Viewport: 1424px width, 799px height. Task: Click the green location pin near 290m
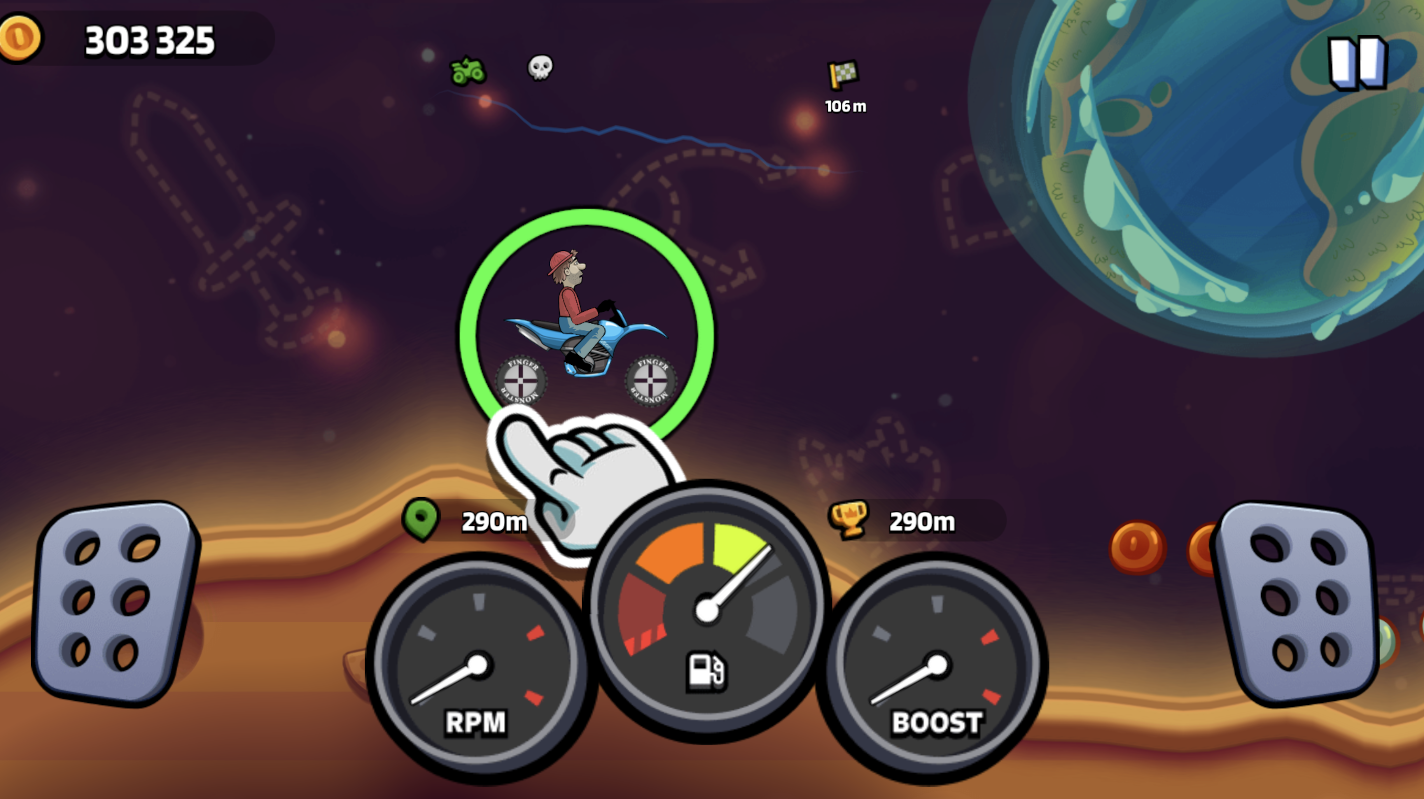422,521
